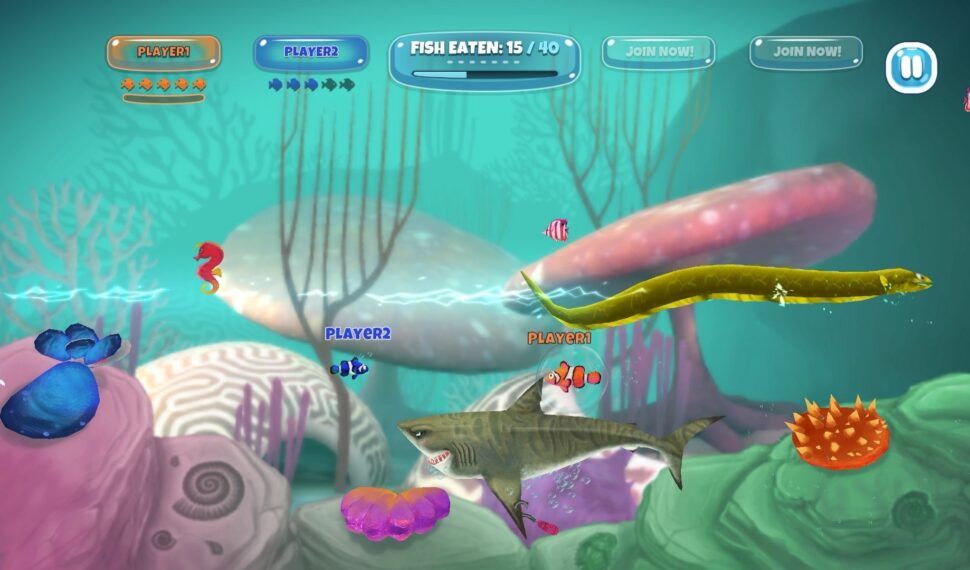Pause the game with the pause button

(x=911, y=68)
